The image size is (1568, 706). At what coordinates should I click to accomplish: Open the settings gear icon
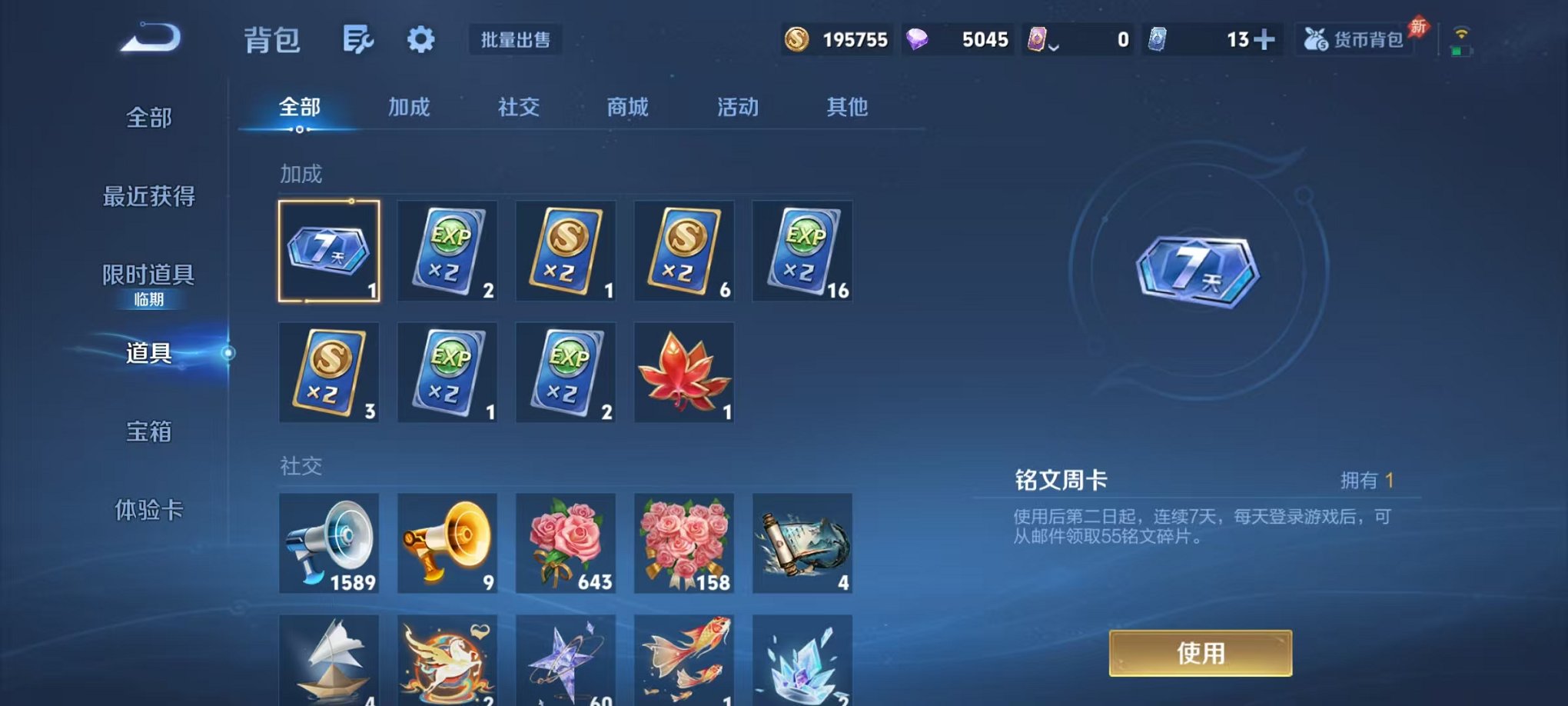(421, 38)
